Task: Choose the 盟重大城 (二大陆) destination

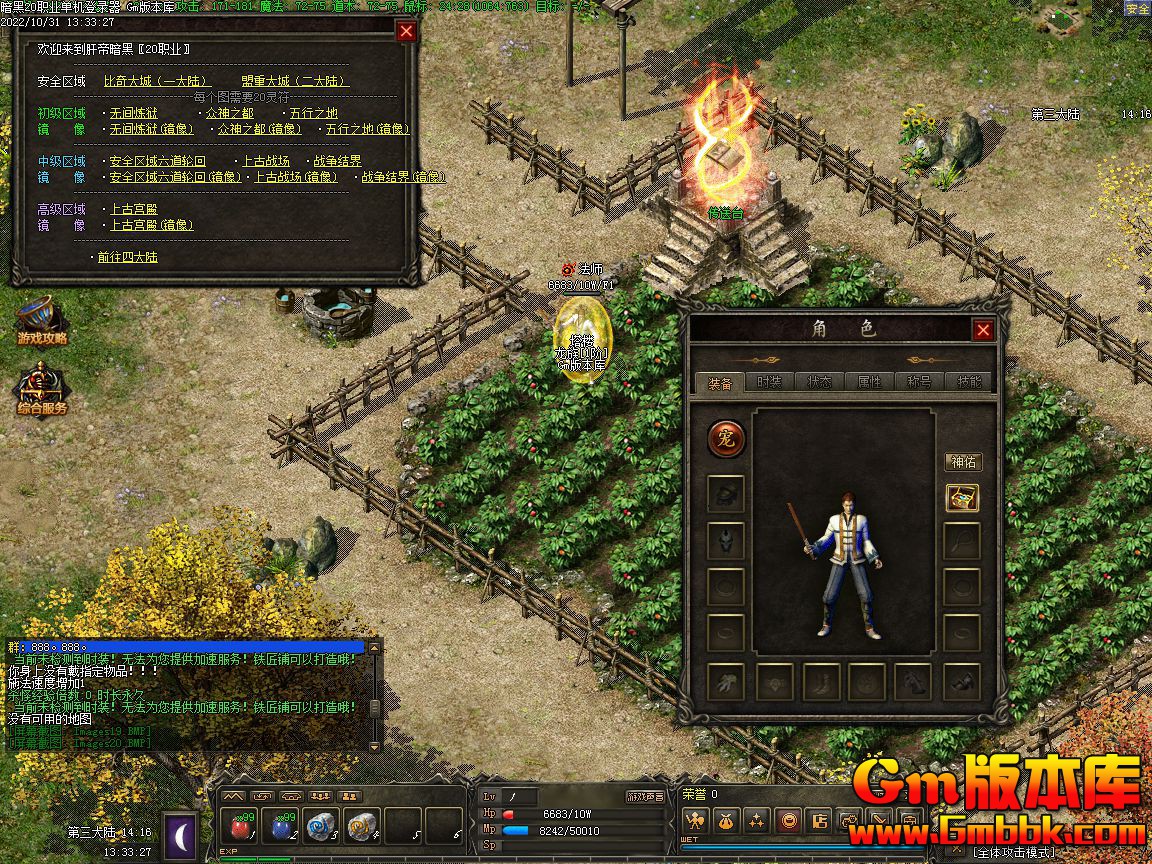Action: (295, 81)
